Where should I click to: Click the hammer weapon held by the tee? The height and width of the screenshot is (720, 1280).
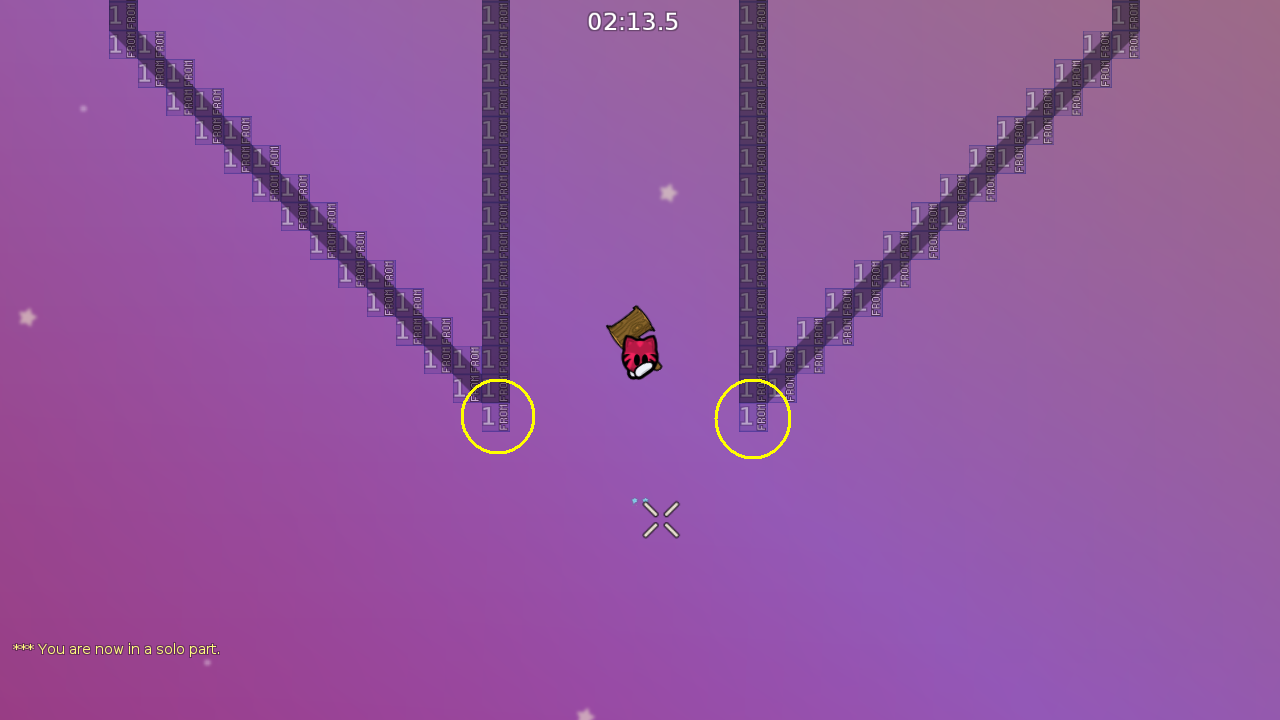pyautogui.click(x=628, y=325)
